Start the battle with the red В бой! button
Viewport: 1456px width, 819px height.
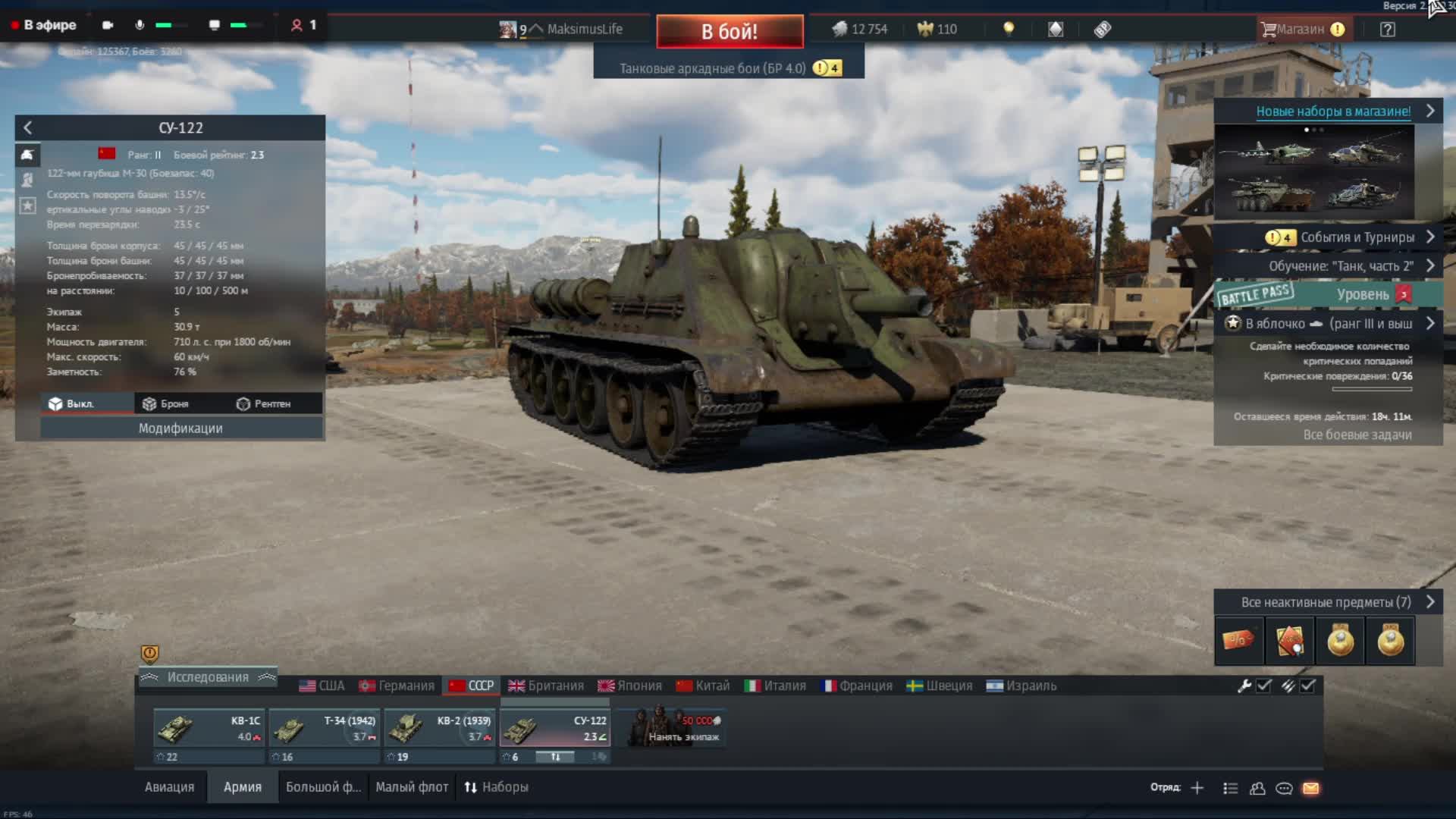pyautogui.click(x=730, y=32)
